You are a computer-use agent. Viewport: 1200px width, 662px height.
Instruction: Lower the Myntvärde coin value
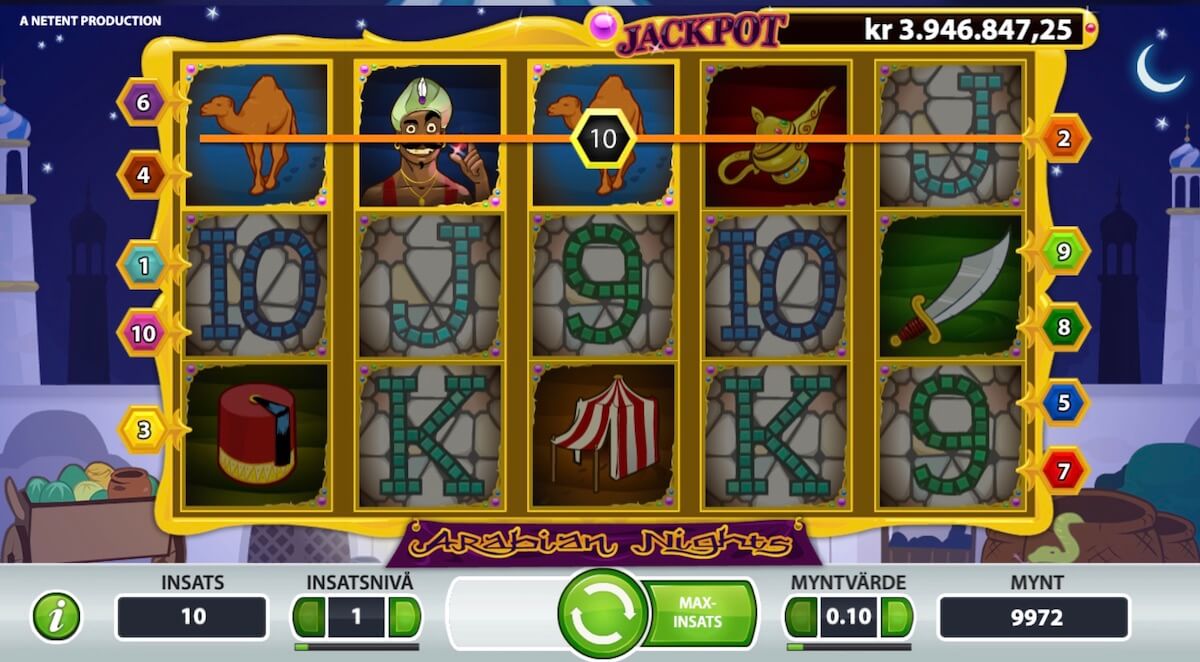(801, 617)
